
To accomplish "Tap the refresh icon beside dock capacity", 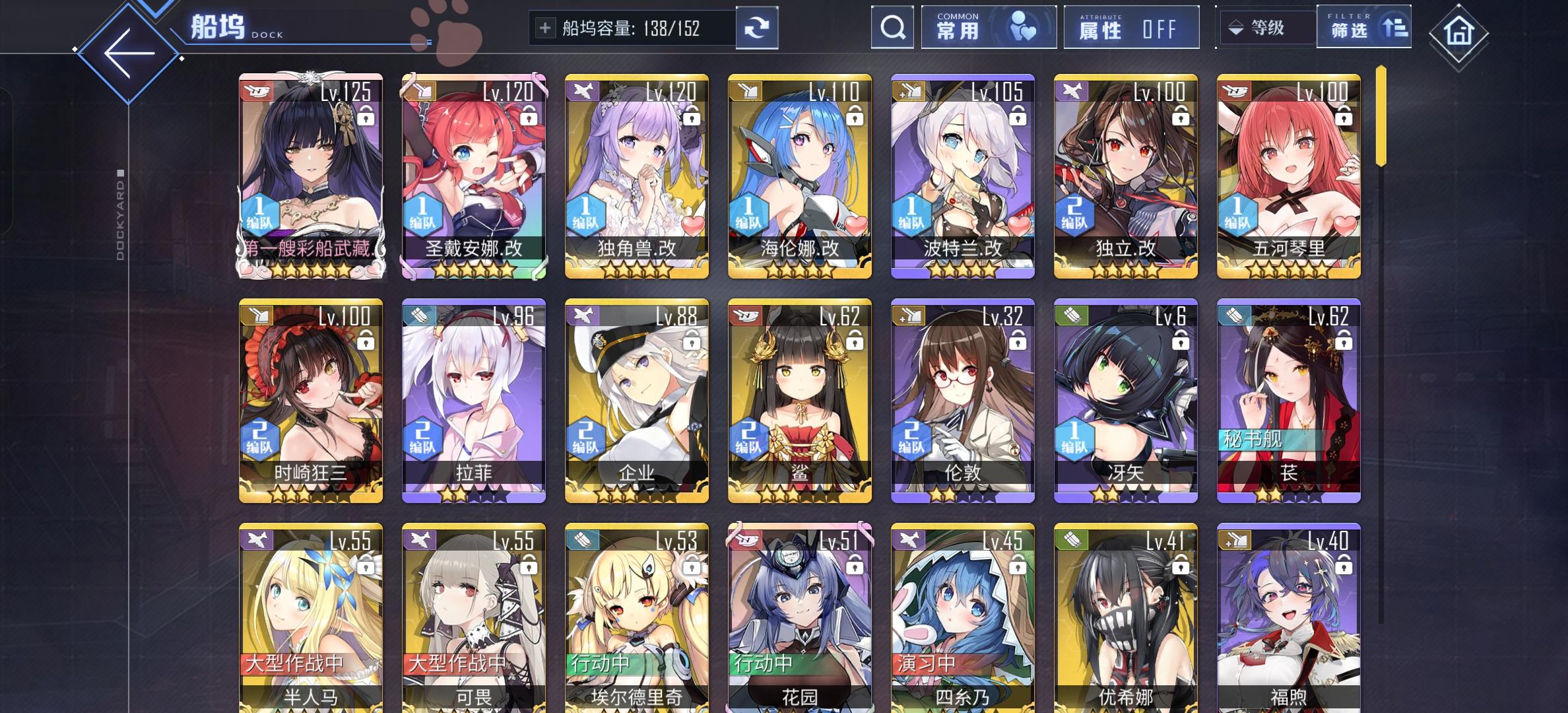I will coord(757,28).
